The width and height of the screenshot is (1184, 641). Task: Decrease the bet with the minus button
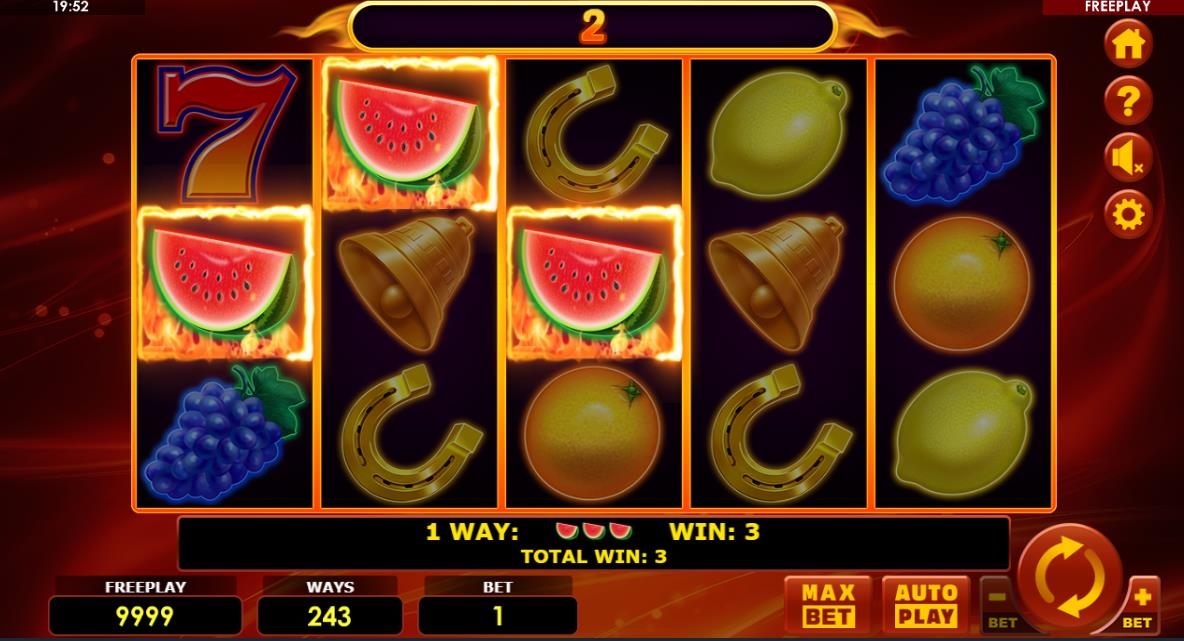pos(996,603)
